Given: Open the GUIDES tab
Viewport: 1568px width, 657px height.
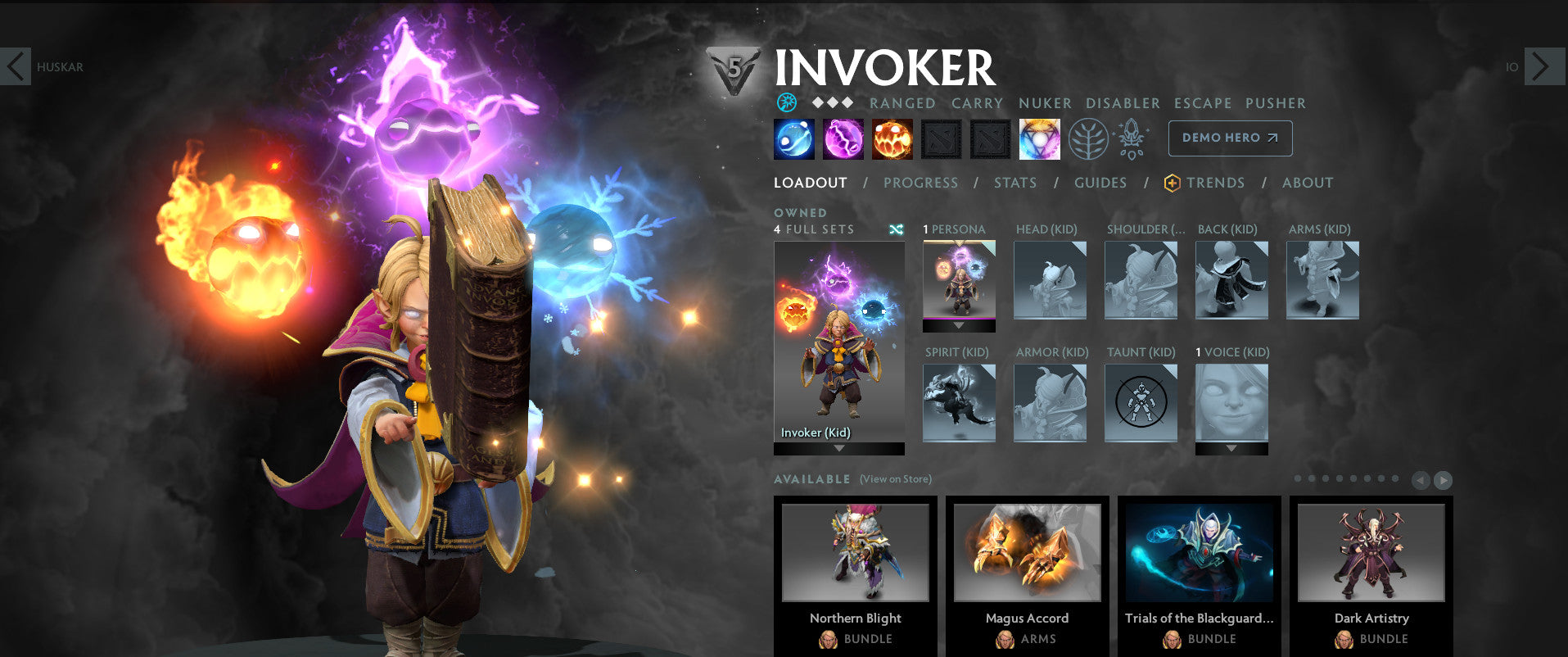Looking at the screenshot, I should [x=1100, y=183].
